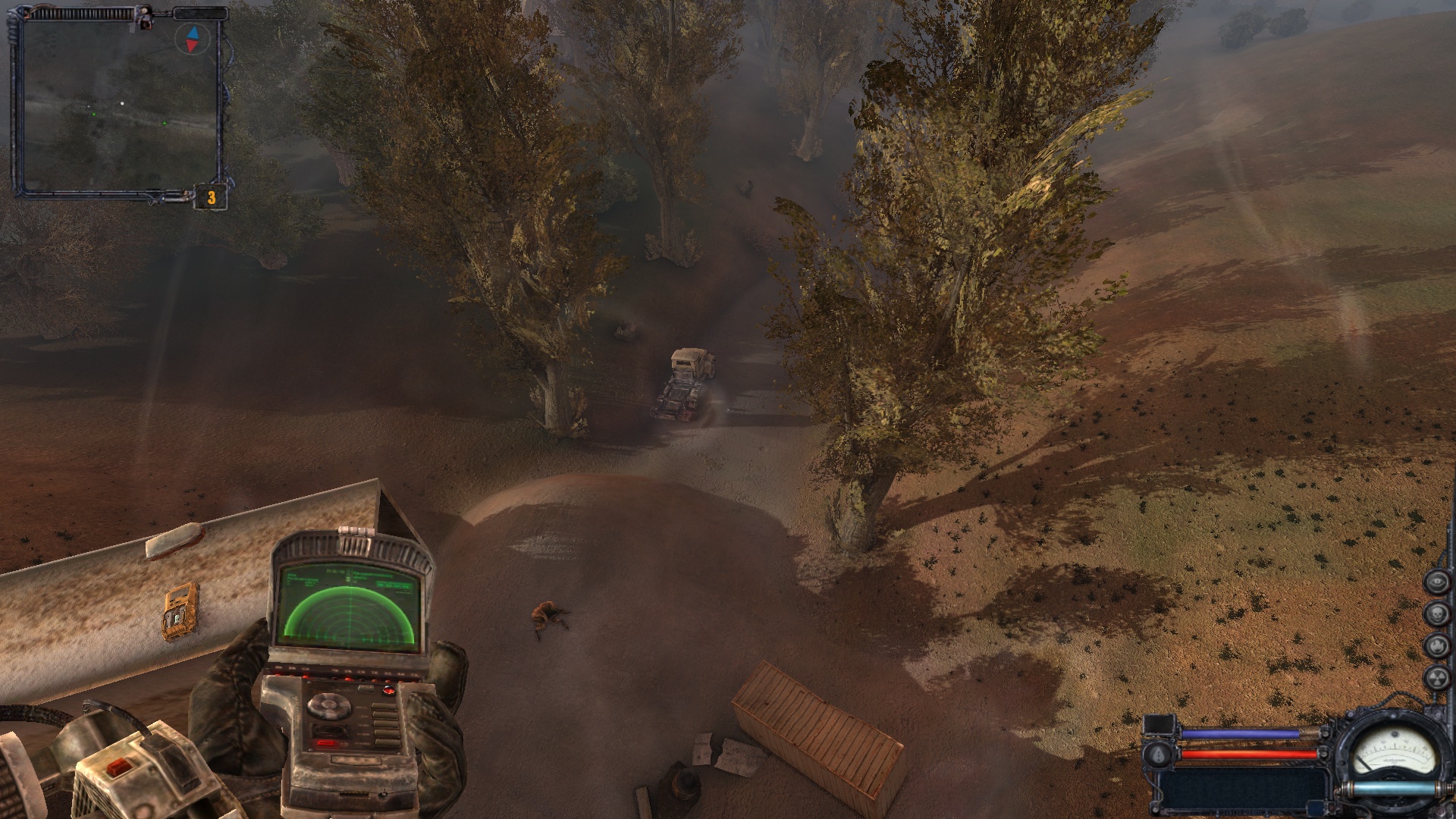Click the eye psi protection icon
This screenshot has width=1456, height=819.
tap(1436, 582)
